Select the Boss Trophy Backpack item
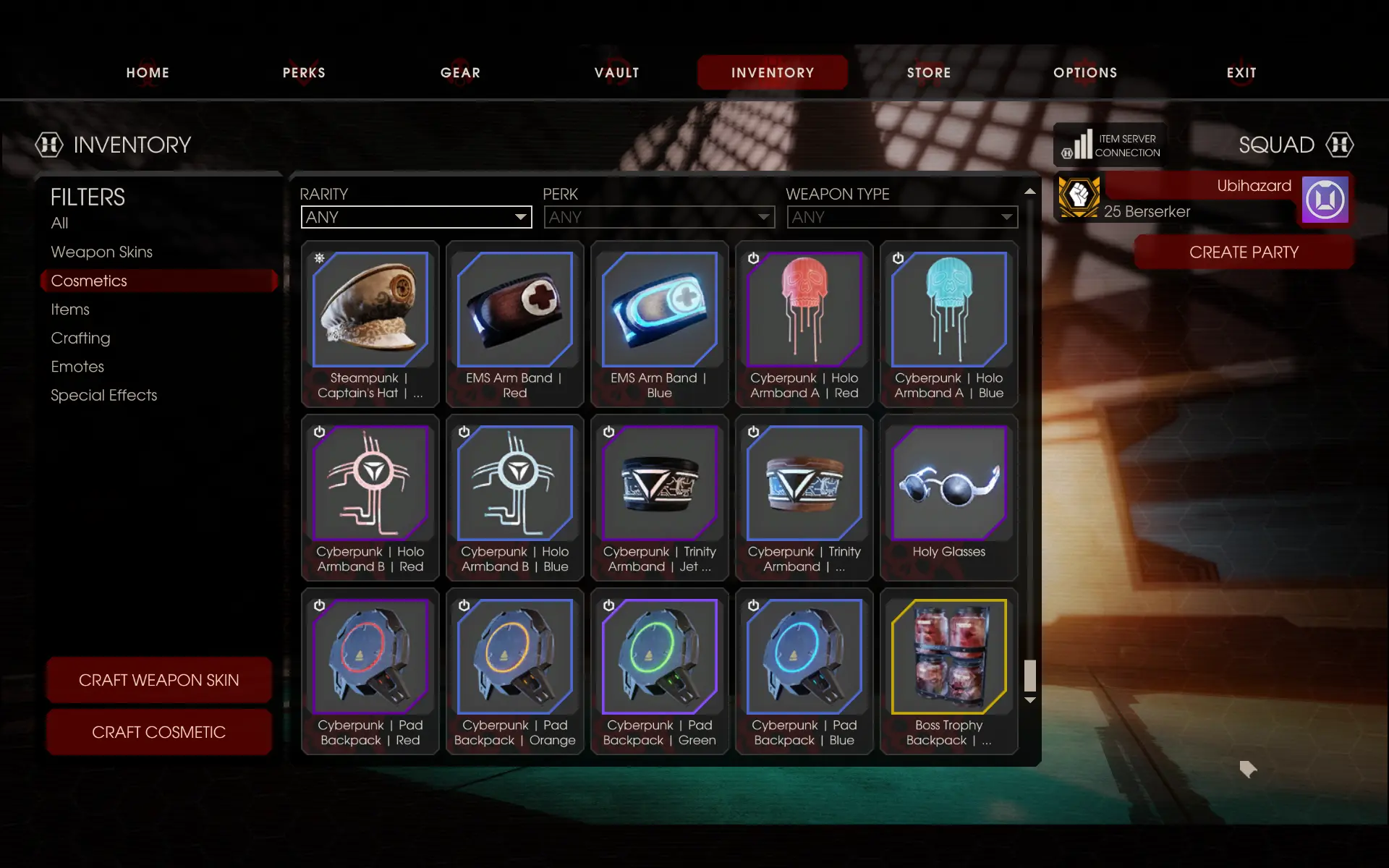This screenshot has width=1389, height=868. [x=949, y=671]
